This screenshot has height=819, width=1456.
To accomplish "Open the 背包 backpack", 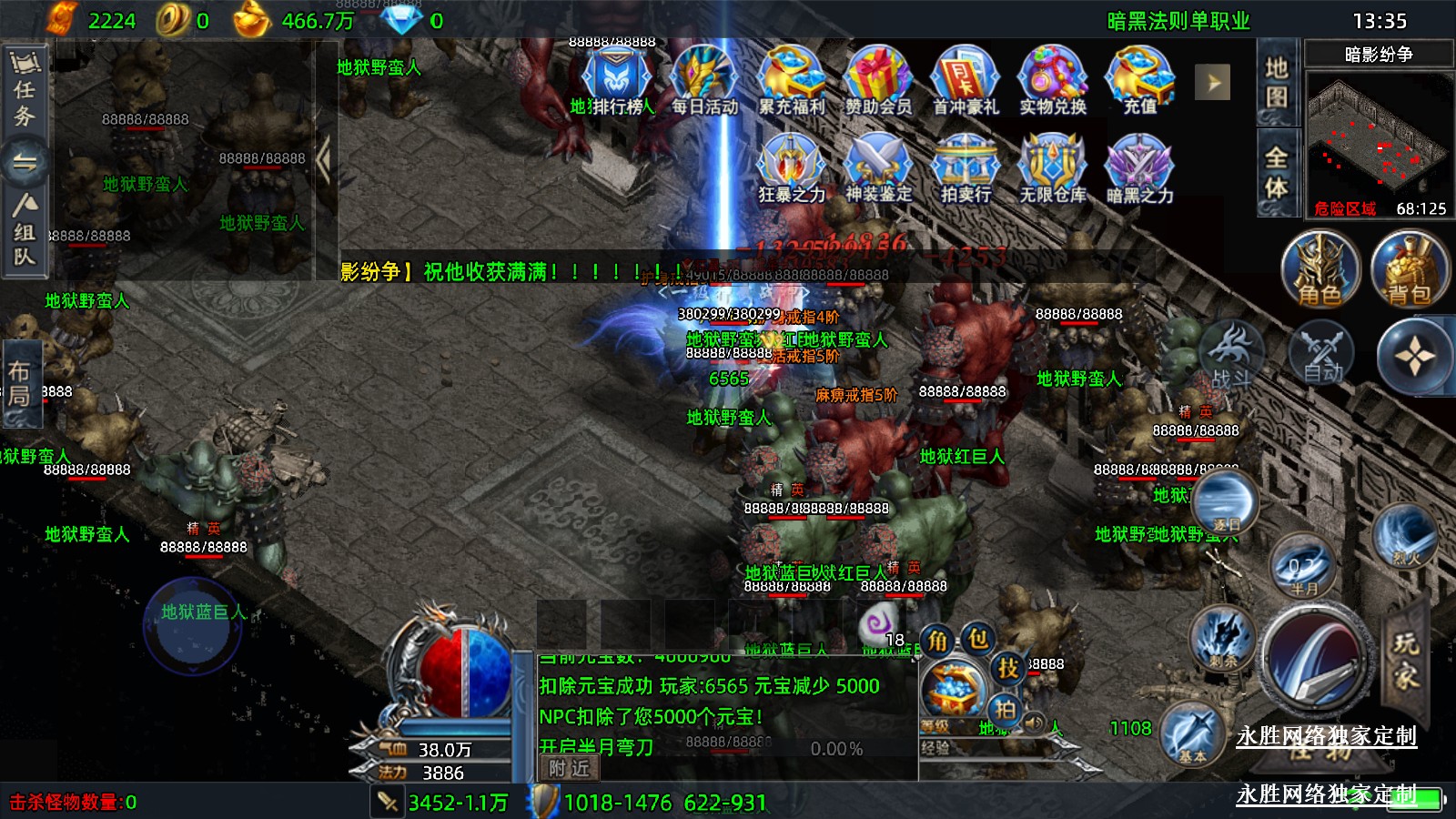I will coord(1409,270).
